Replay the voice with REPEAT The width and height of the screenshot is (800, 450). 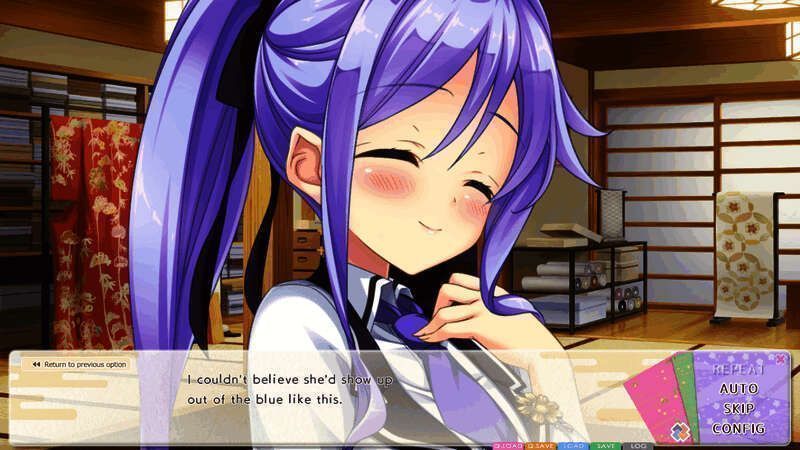pyautogui.click(x=739, y=370)
